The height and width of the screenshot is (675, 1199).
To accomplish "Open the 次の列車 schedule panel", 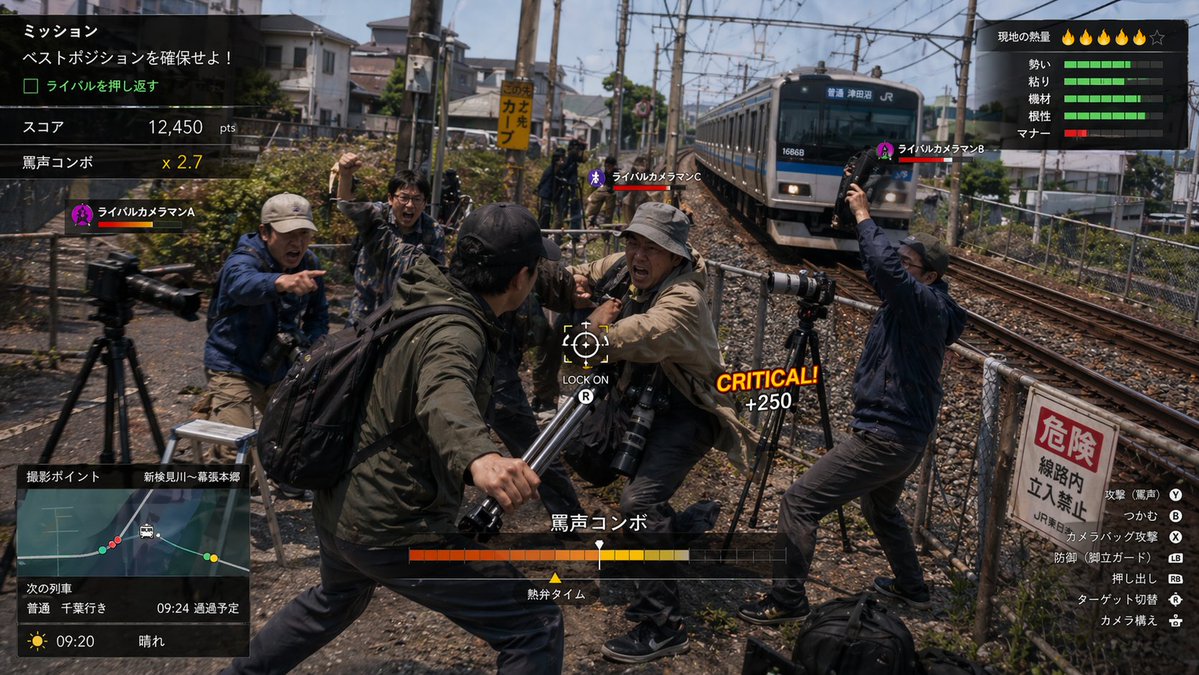I will (x=133, y=599).
